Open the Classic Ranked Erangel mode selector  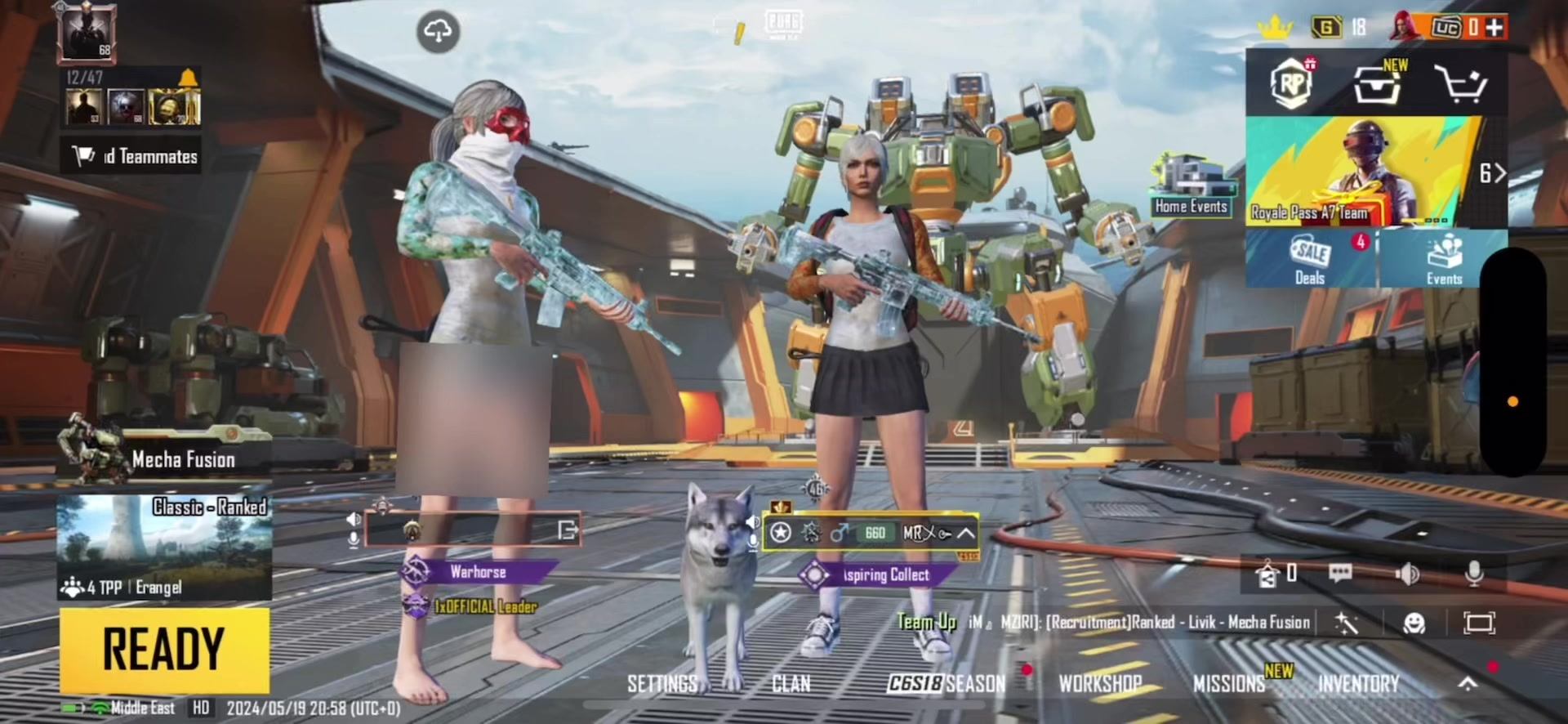coord(164,547)
